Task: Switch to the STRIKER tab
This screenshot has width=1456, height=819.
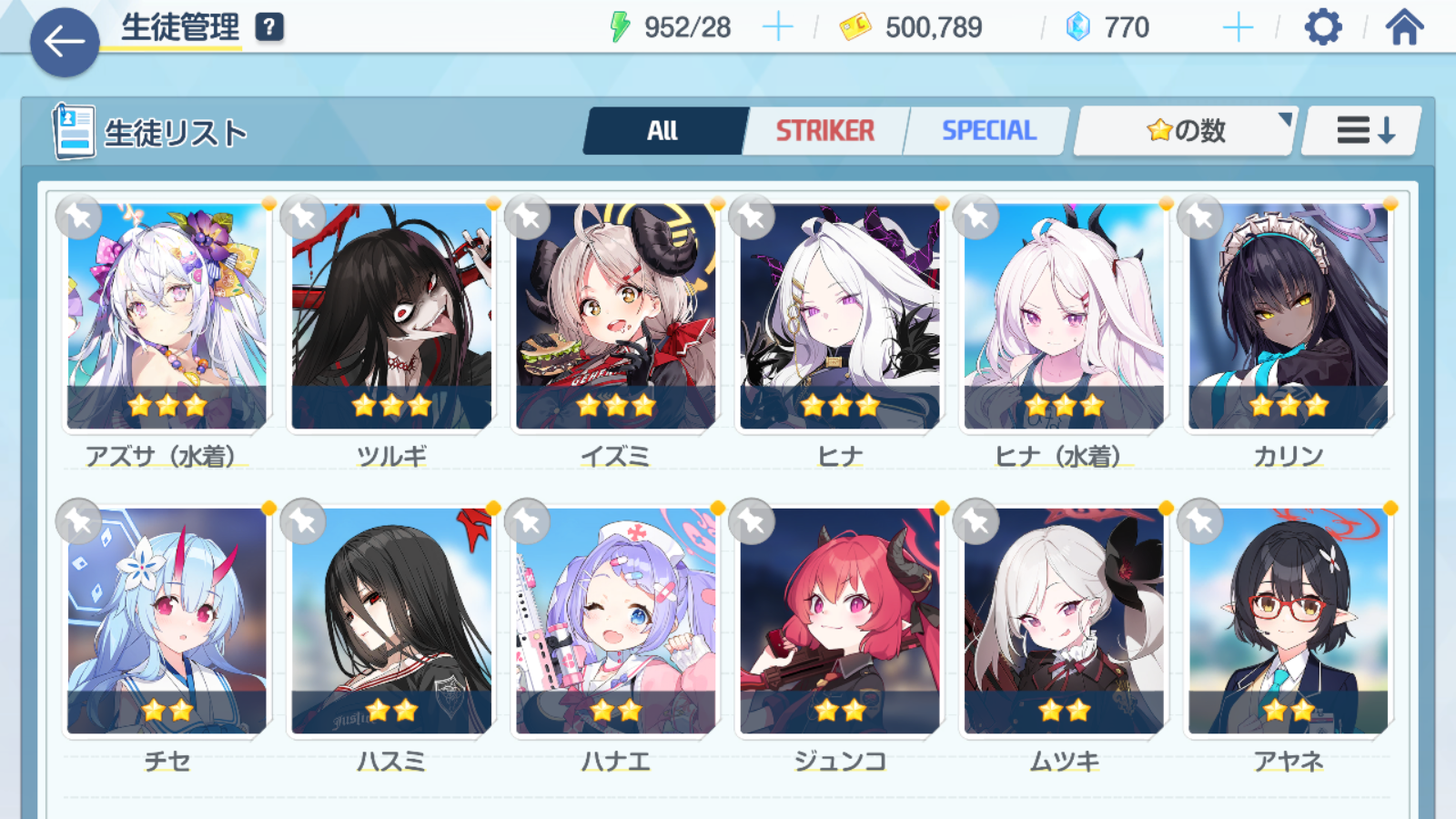Action: tap(824, 131)
